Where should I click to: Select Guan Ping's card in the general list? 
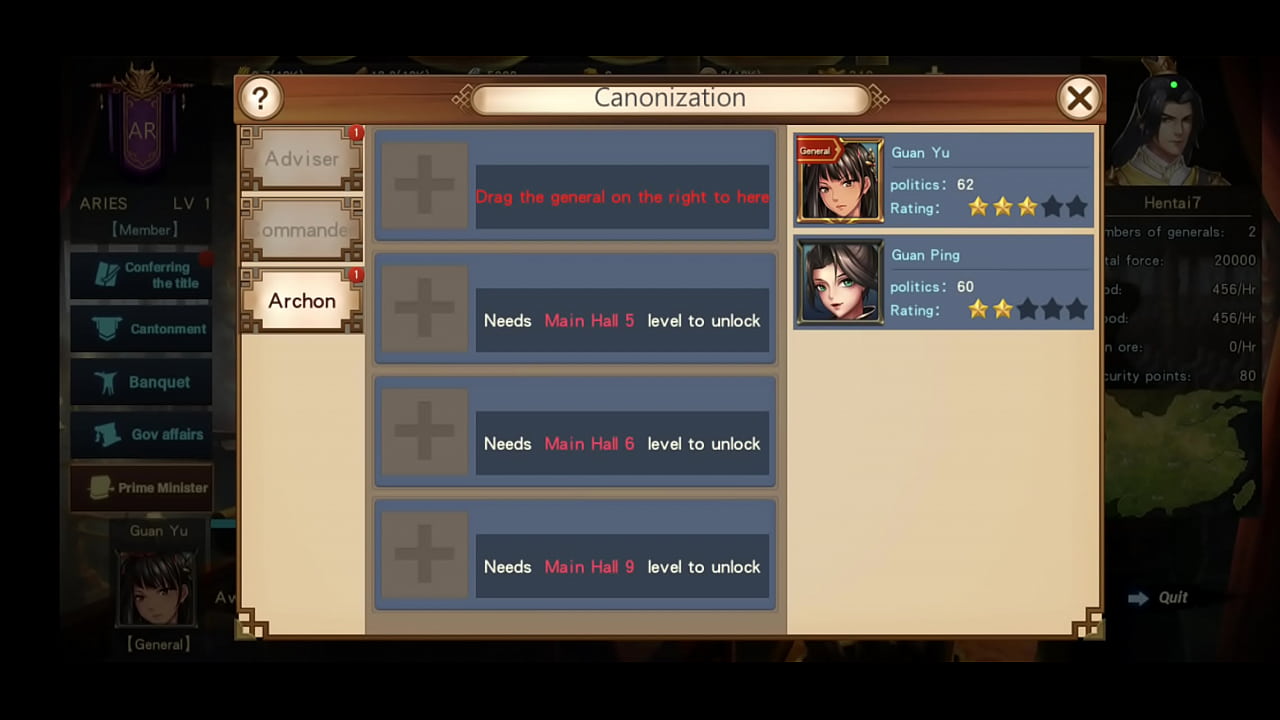[x=942, y=281]
